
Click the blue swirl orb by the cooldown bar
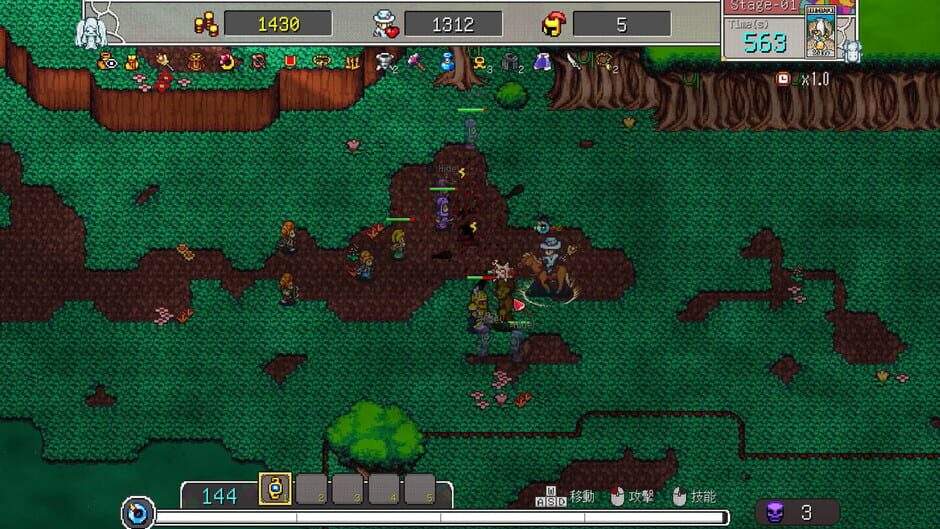coord(137,514)
